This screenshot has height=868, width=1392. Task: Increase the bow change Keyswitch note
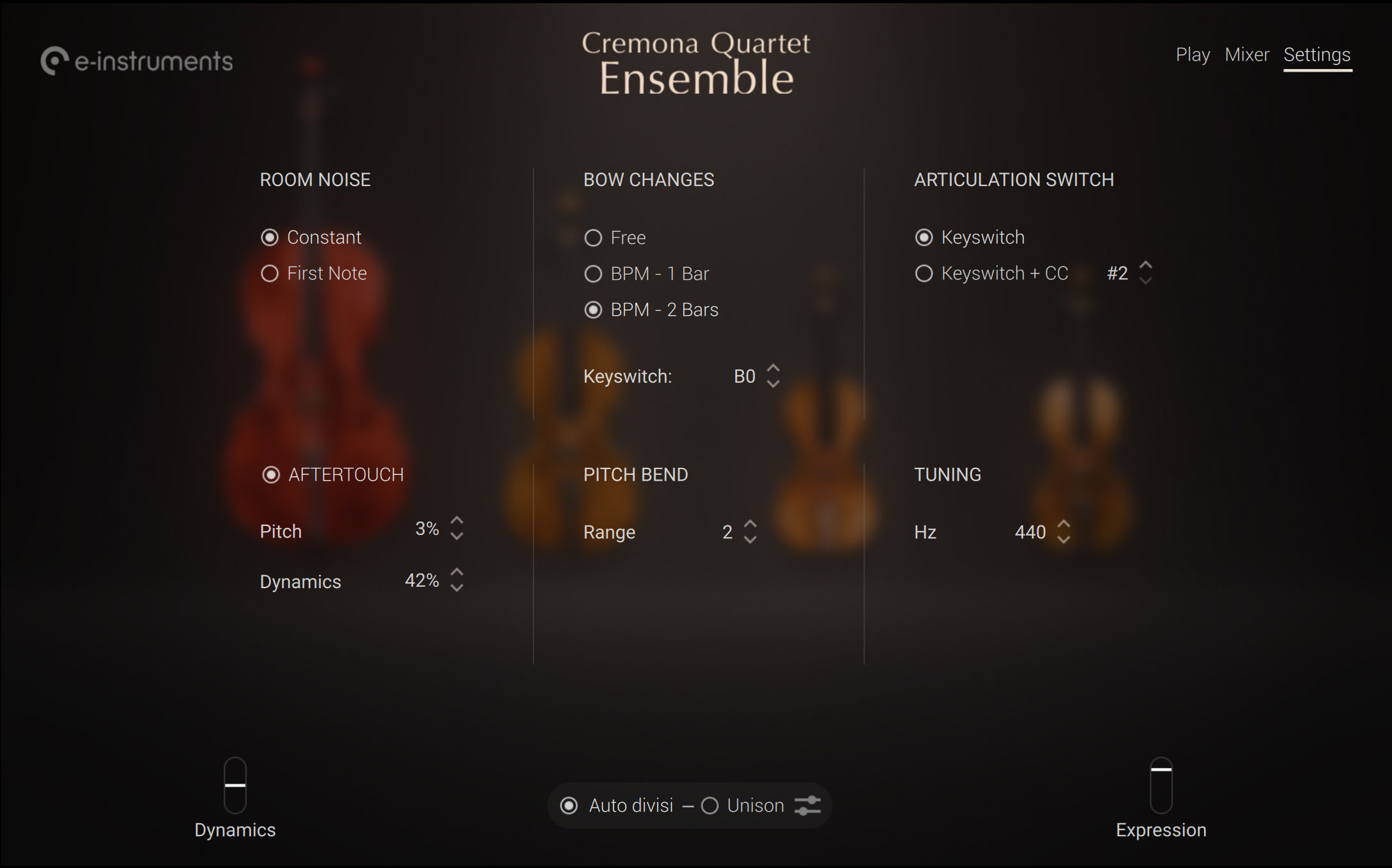point(773,369)
